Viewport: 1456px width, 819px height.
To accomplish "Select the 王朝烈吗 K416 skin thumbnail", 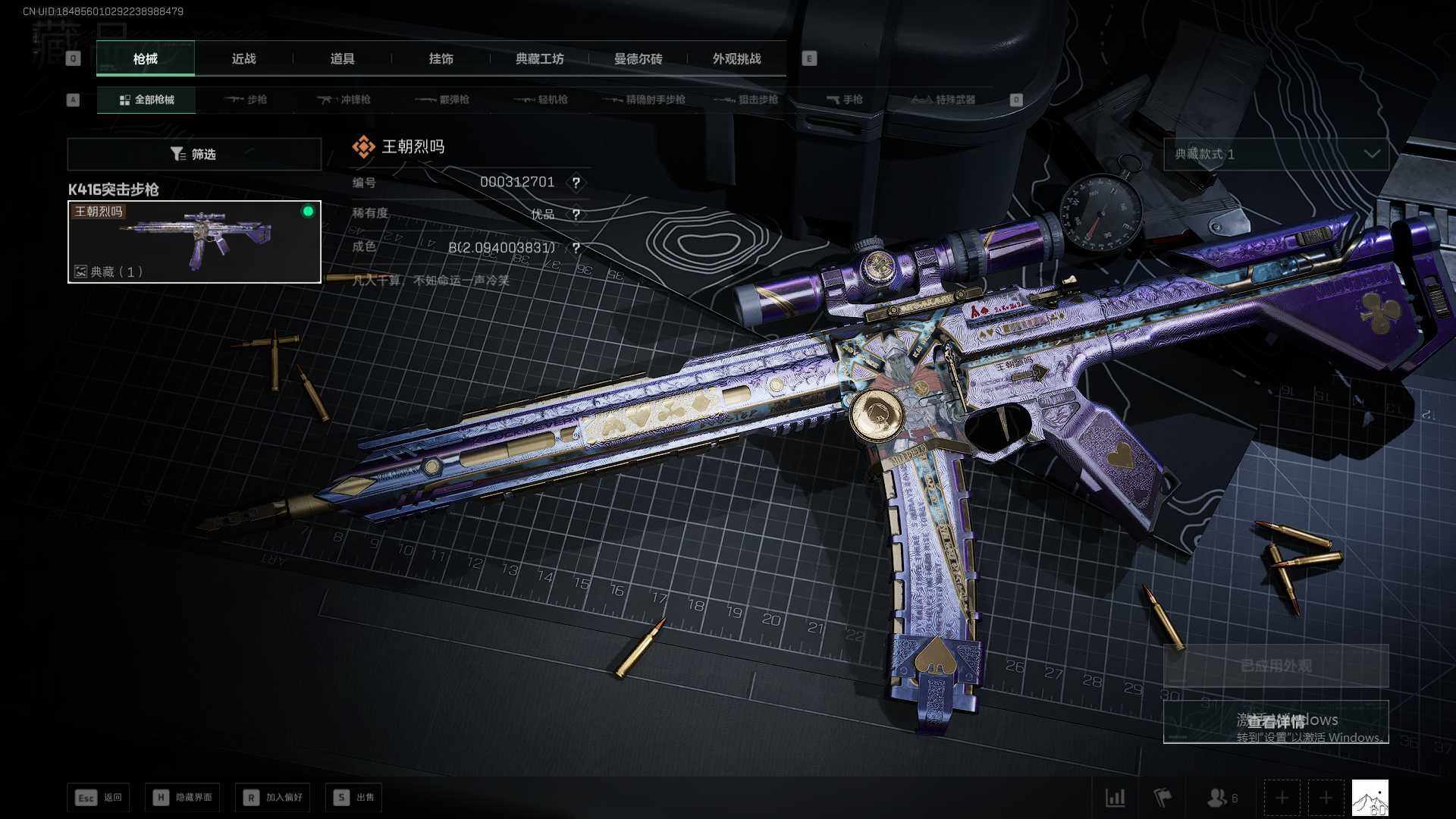I will click(x=194, y=242).
